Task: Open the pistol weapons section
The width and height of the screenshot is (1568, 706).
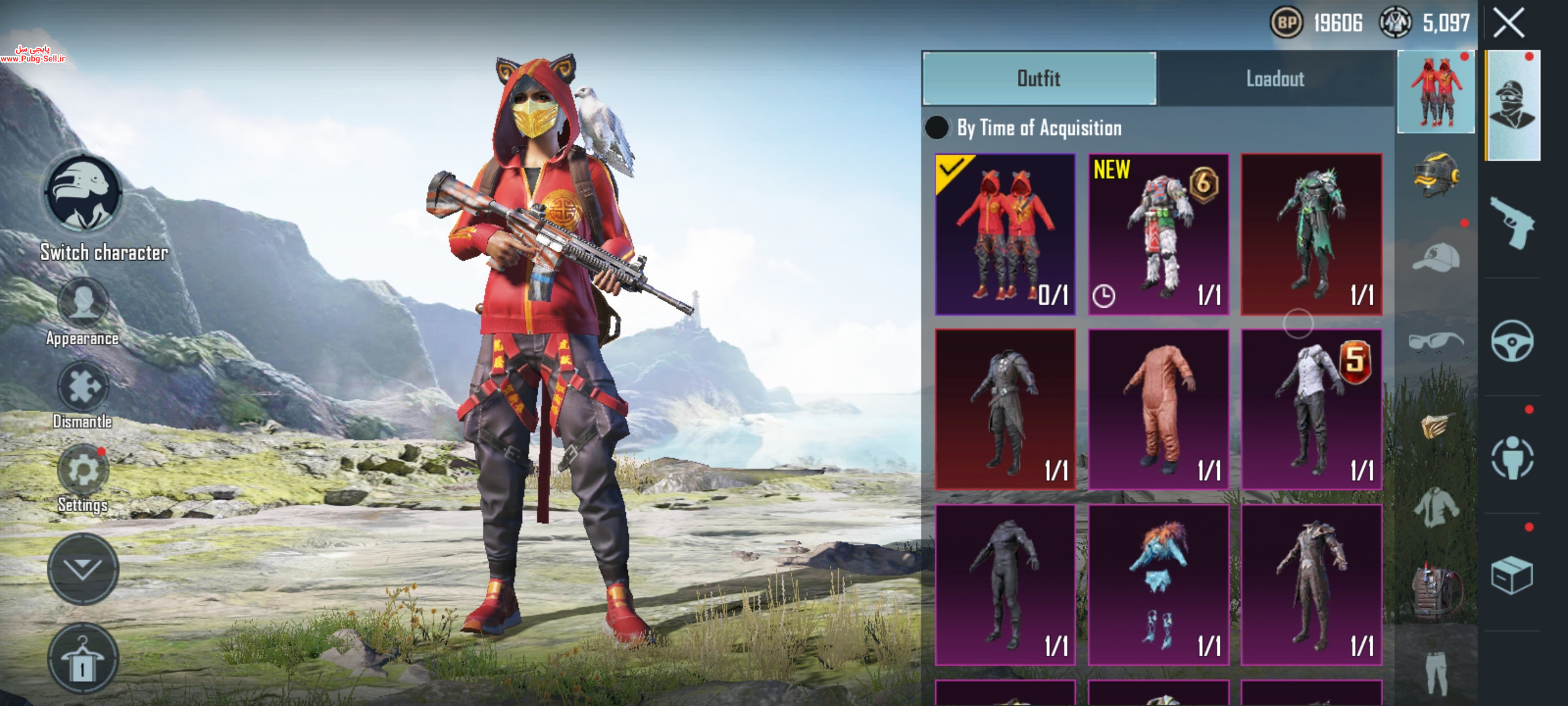Action: pos(1512,222)
